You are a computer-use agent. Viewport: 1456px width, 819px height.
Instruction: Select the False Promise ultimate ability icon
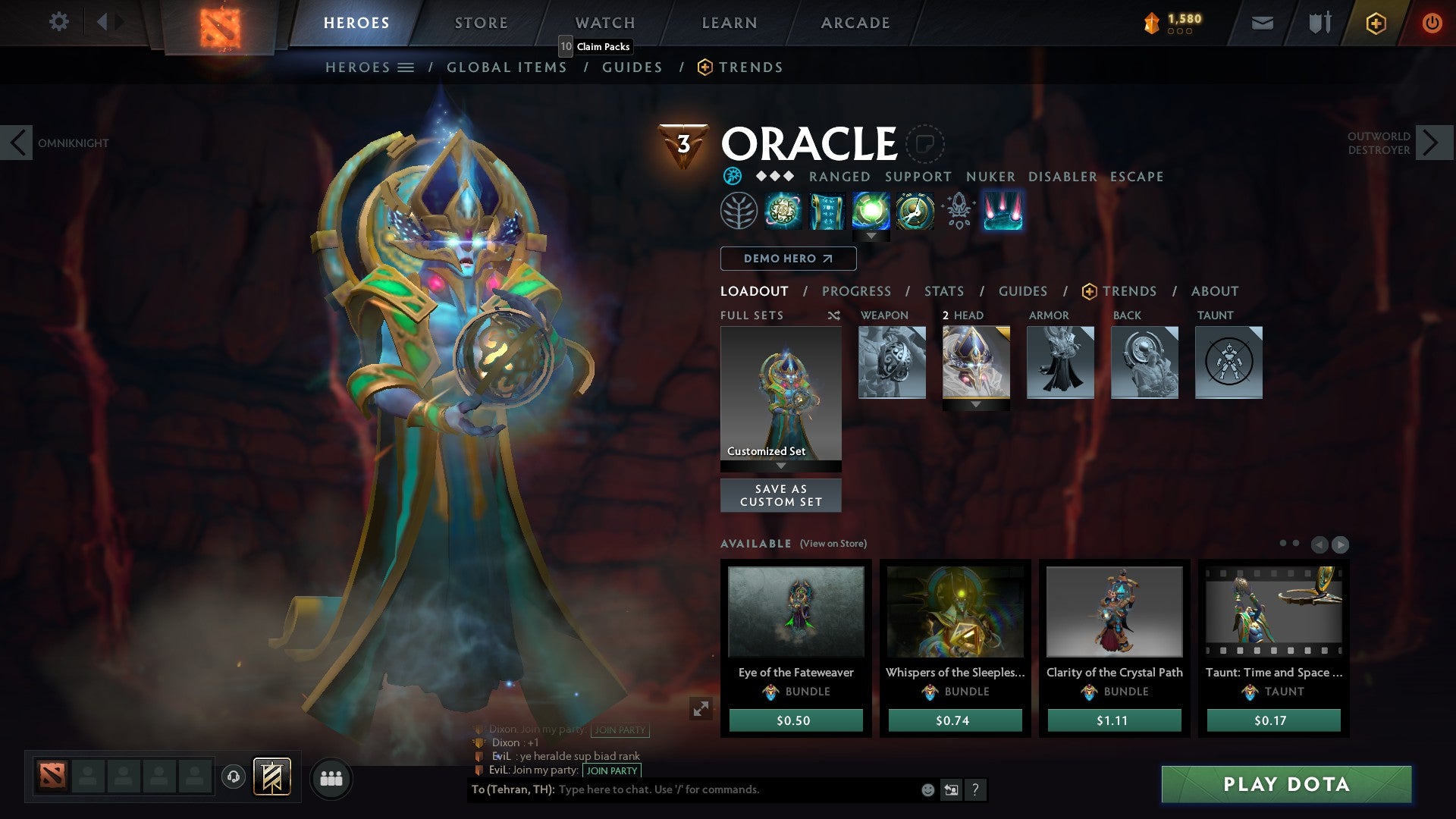coord(914,212)
